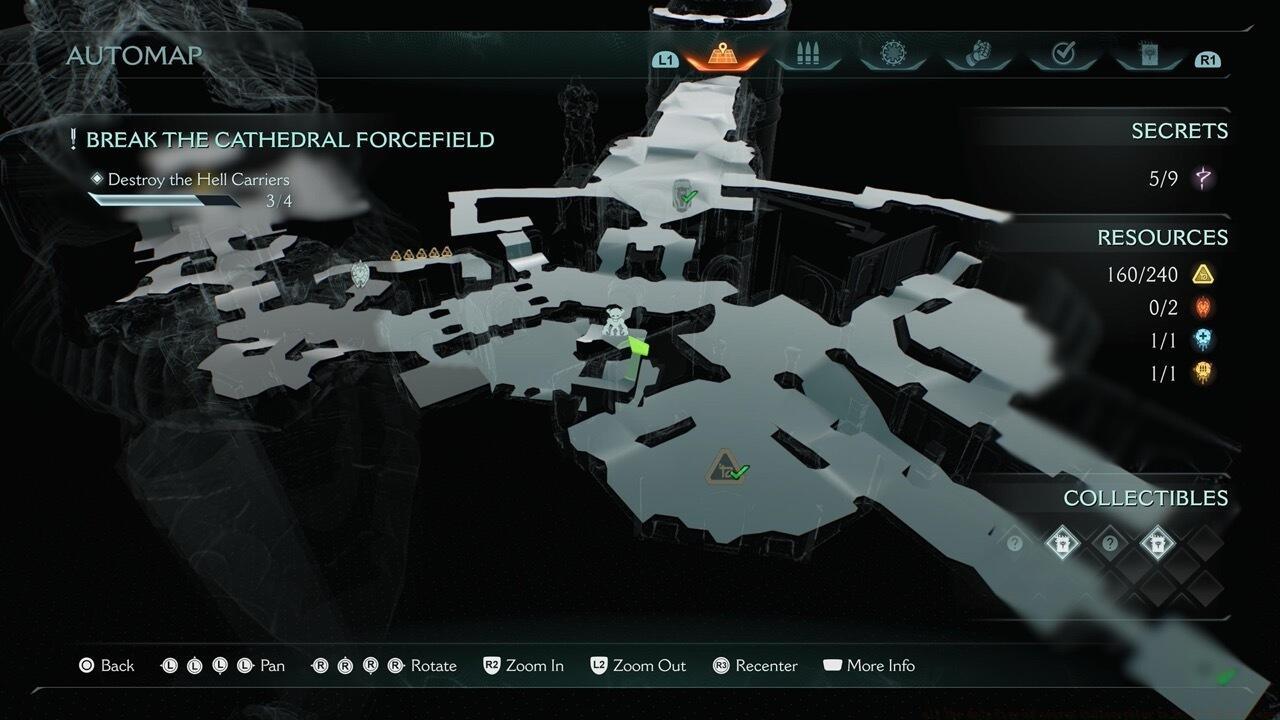Open the spiked circle rune tab
Viewport: 1280px width, 720px height.
pyautogui.click(x=890, y=55)
